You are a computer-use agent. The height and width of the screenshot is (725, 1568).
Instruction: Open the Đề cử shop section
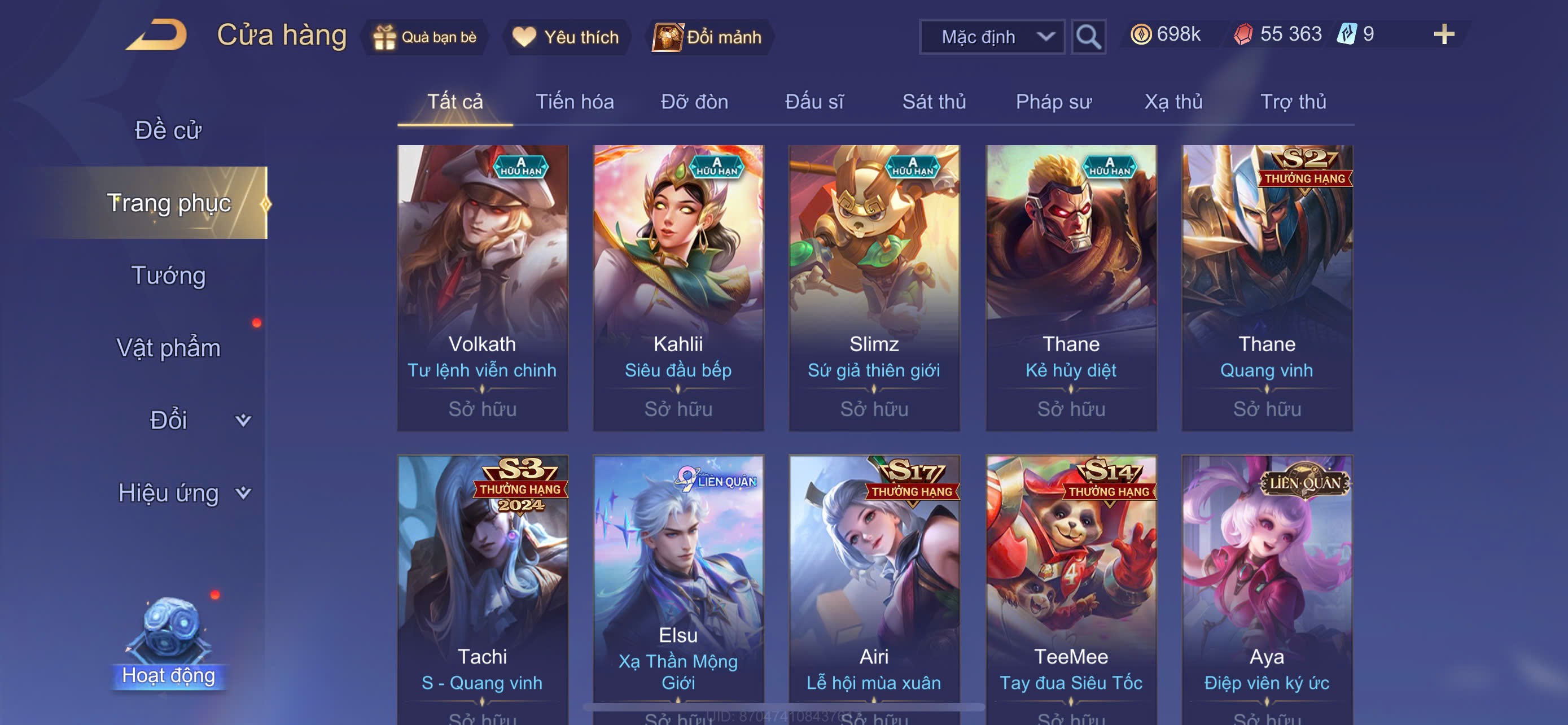click(x=168, y=130)
